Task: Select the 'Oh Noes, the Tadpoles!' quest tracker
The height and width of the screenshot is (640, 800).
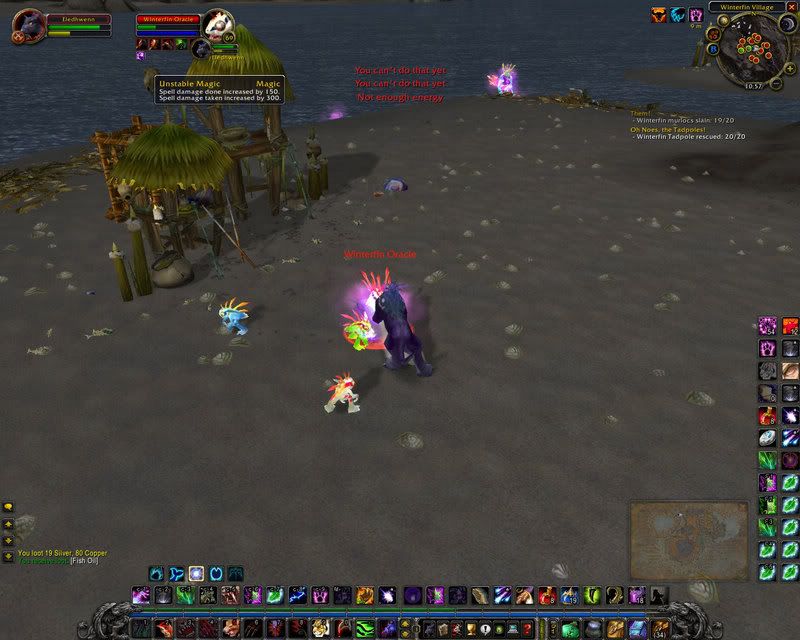Action: click(x=667, y=129)
